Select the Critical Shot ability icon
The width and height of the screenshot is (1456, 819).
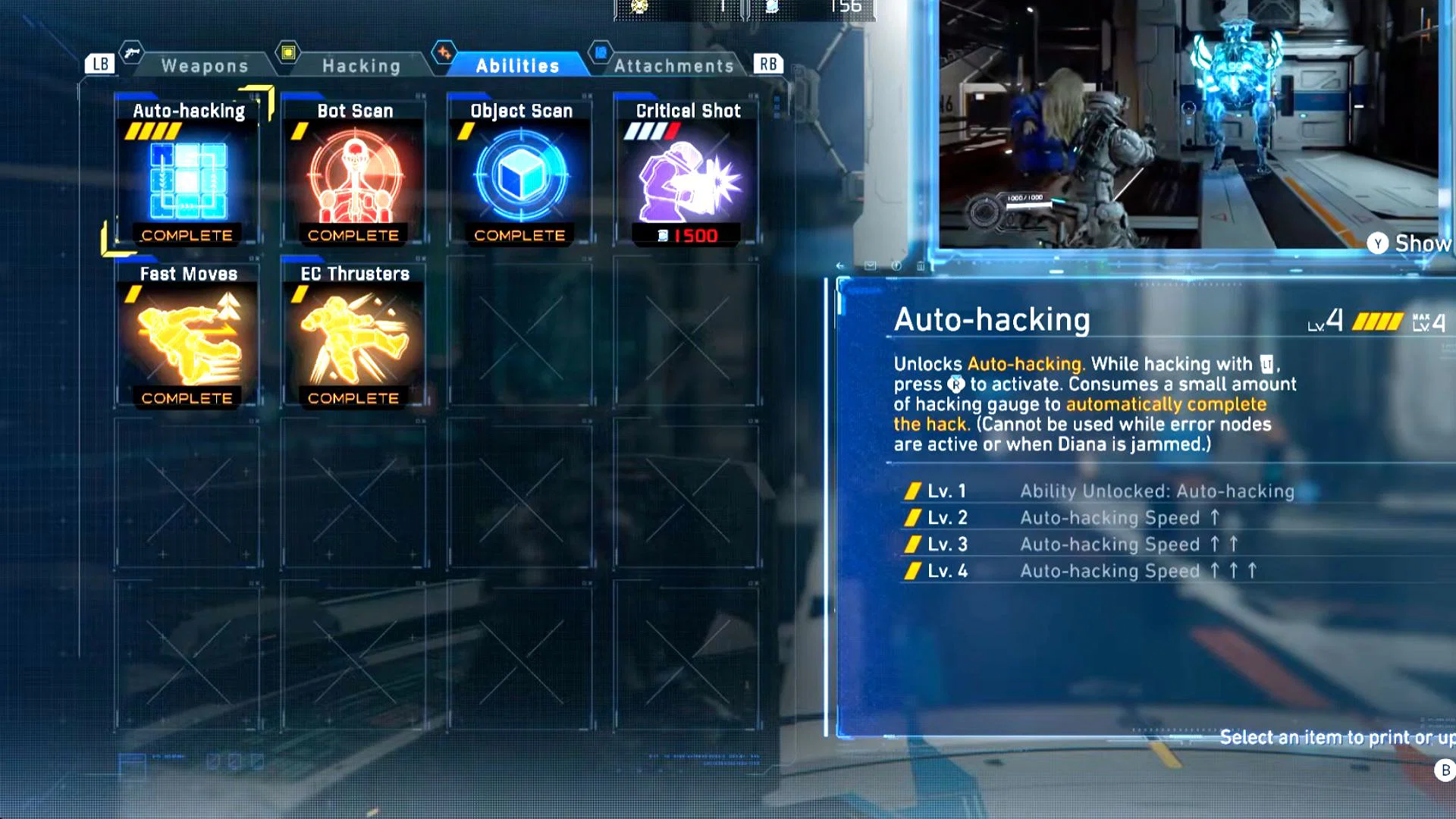pos(686,176)
